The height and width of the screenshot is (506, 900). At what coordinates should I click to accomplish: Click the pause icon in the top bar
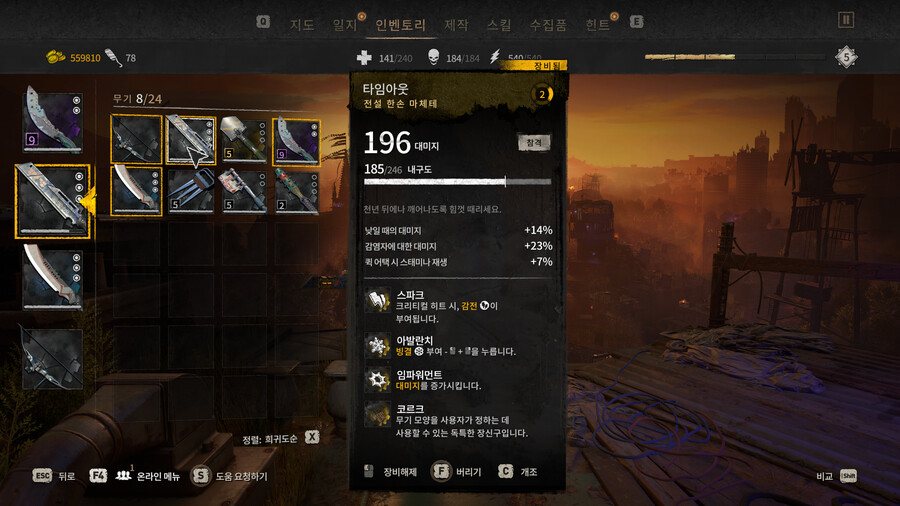846,19
